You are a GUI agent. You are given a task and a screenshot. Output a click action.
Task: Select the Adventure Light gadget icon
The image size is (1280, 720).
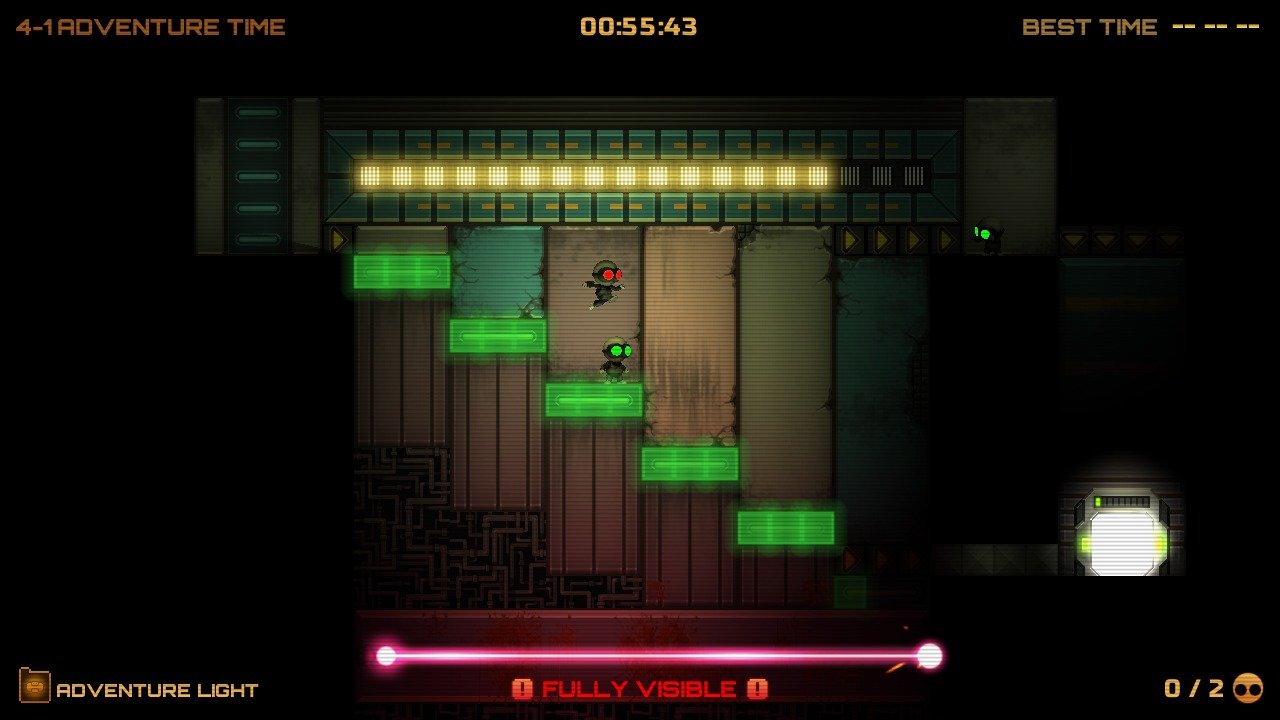pos(34,687)
